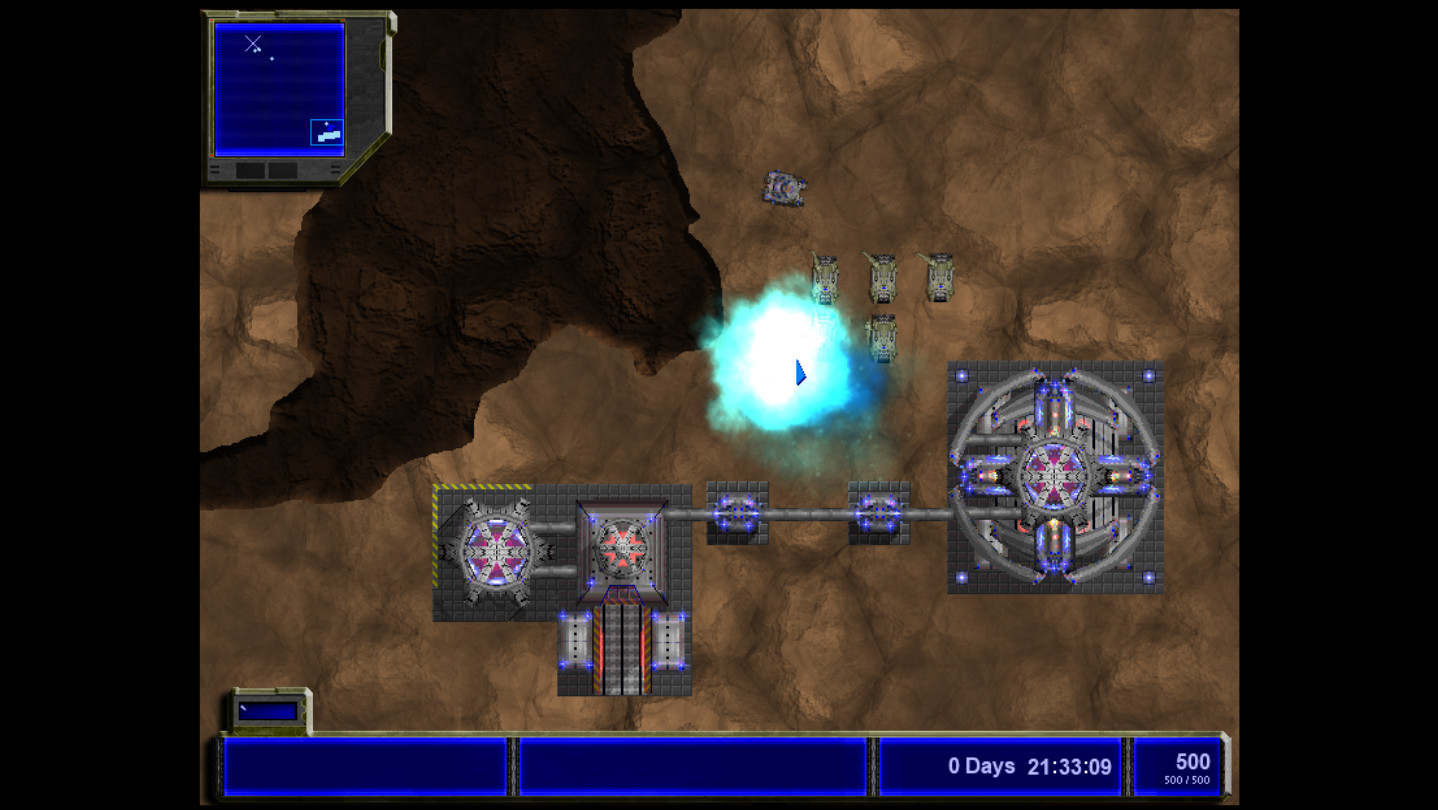Screen dimensions: 1438x810
Task: Select the middle tank of the three-tank row
Action: click(x=881, y=275)
